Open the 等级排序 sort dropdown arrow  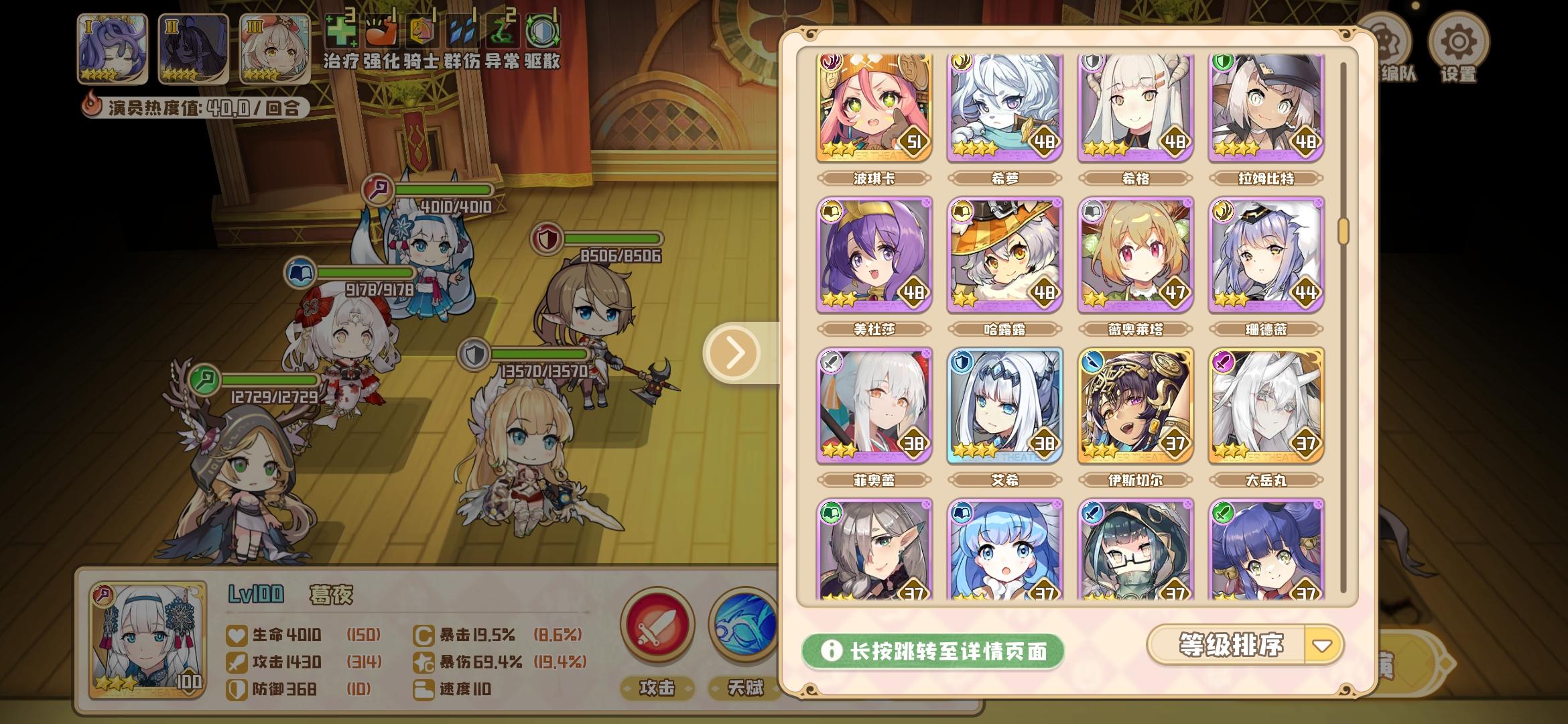[1323, 646]
